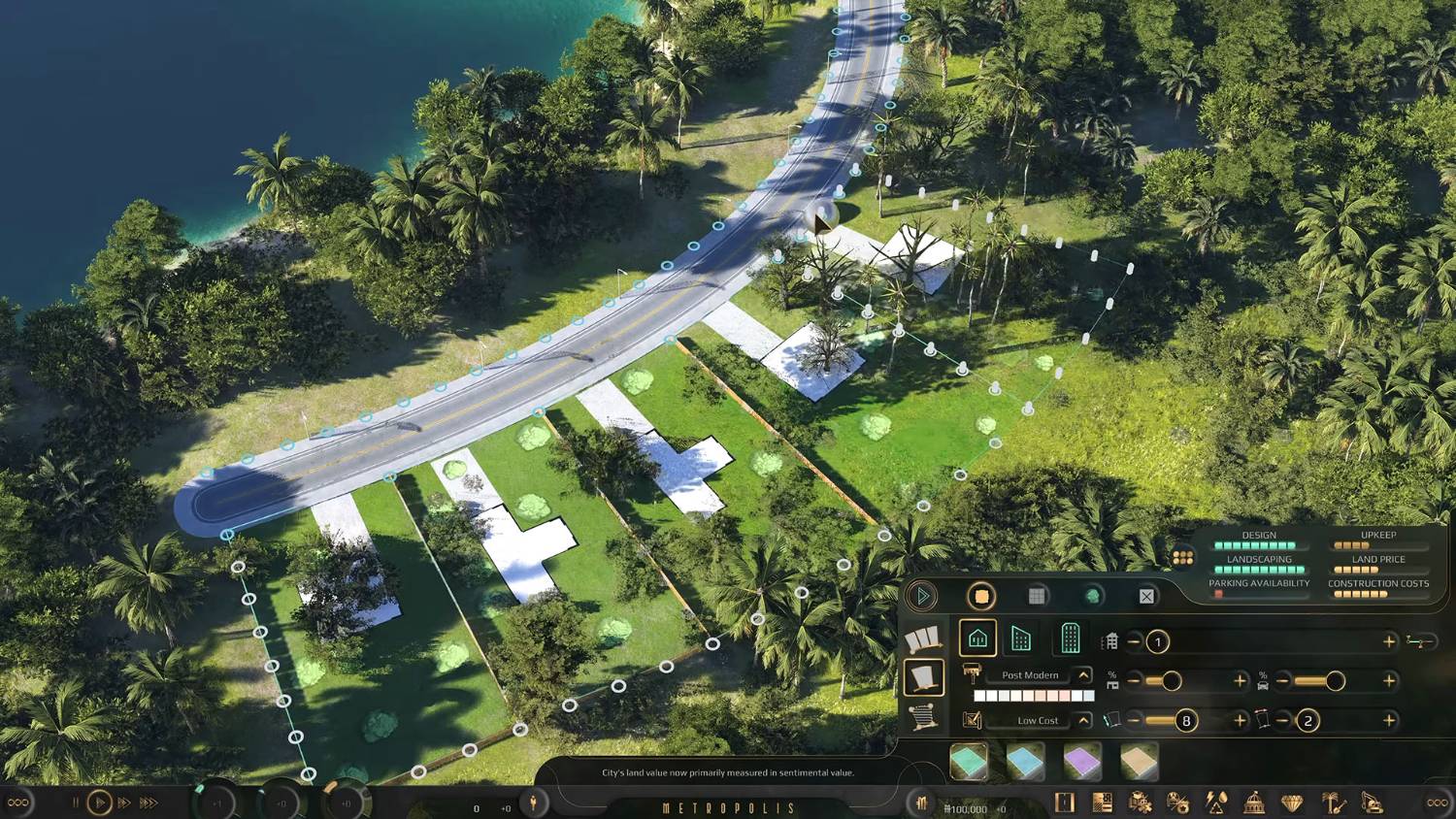1456x819 pixels.
Task: Set the game to normal play speed
Action: (x=99, y=803)
